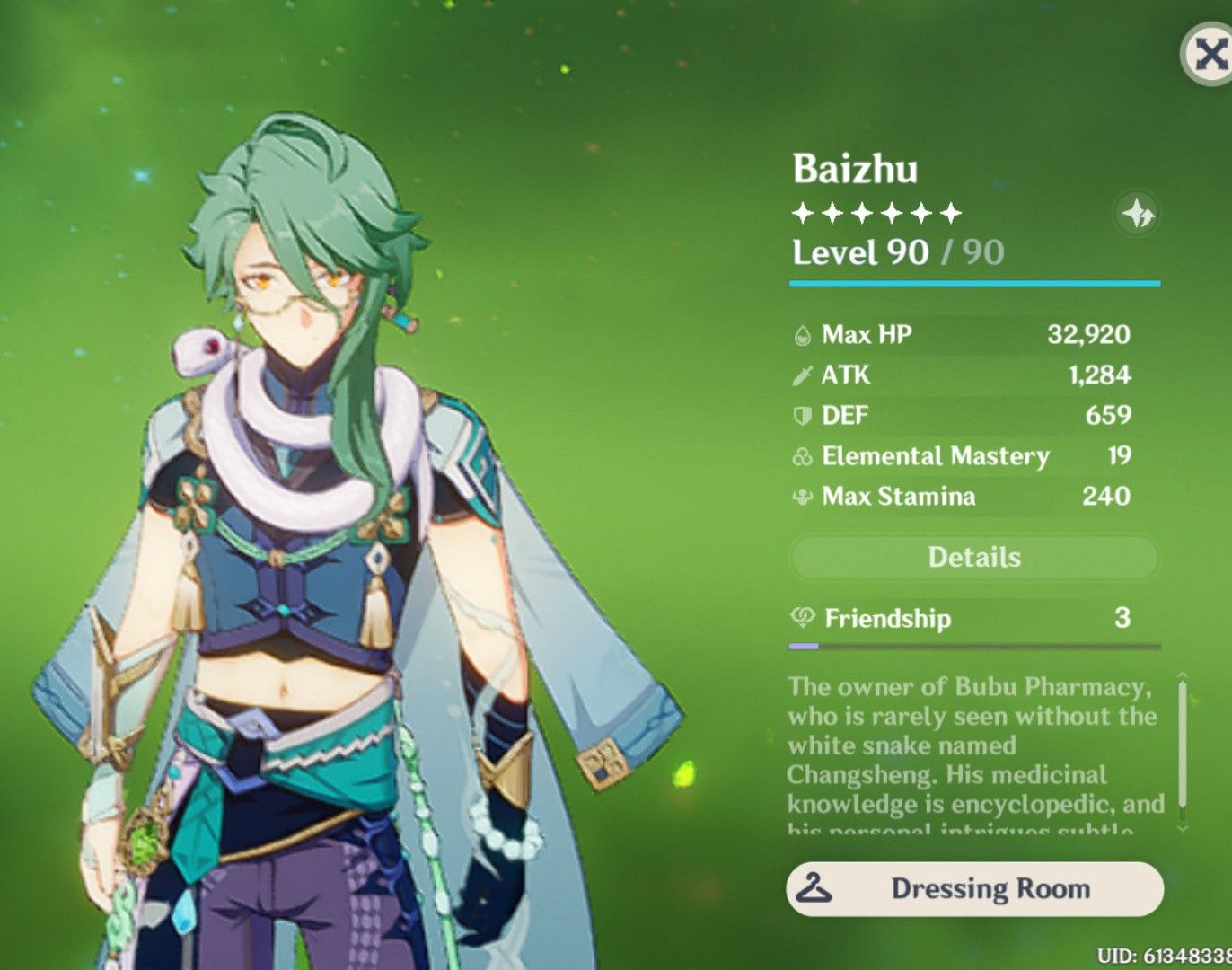Click the DEF shield icon

pyautogui.click(x=802, y=416)
